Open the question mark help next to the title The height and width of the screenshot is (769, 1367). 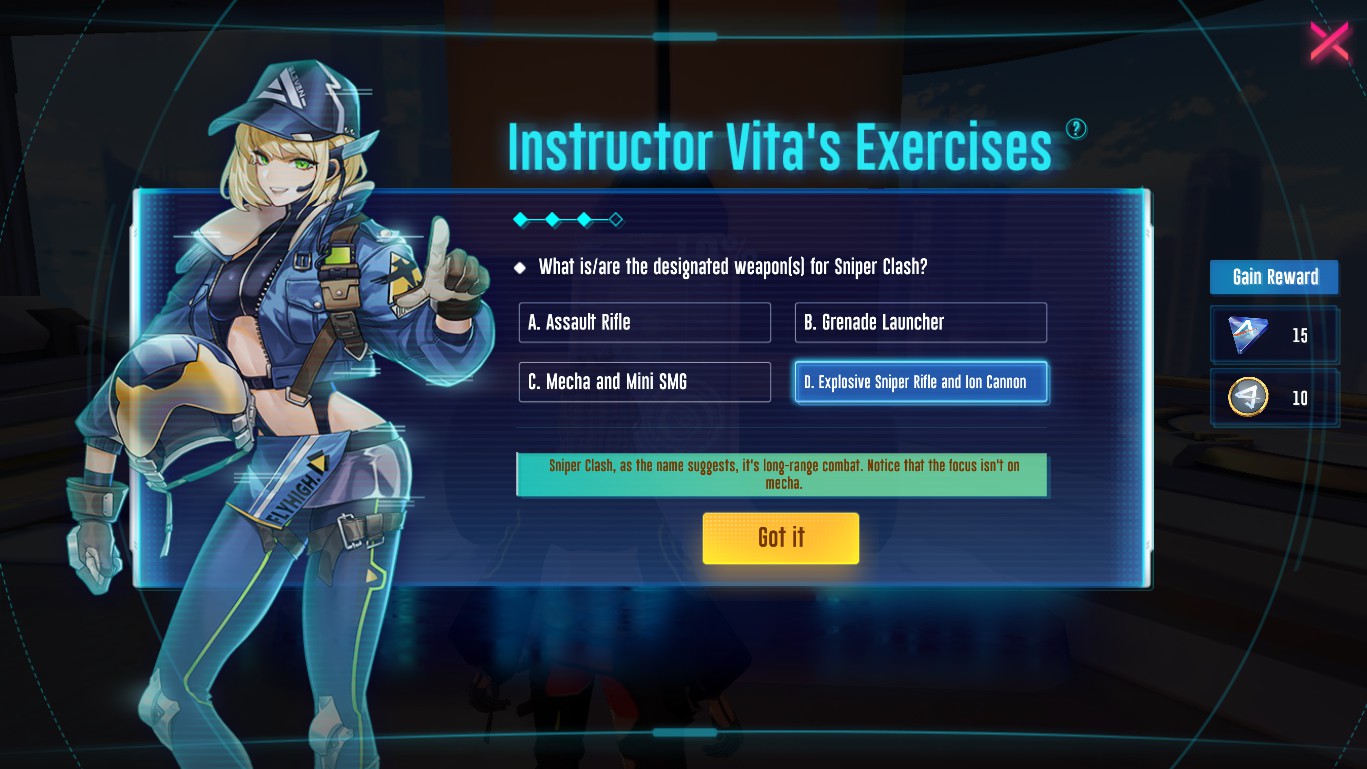point(1076,128)
